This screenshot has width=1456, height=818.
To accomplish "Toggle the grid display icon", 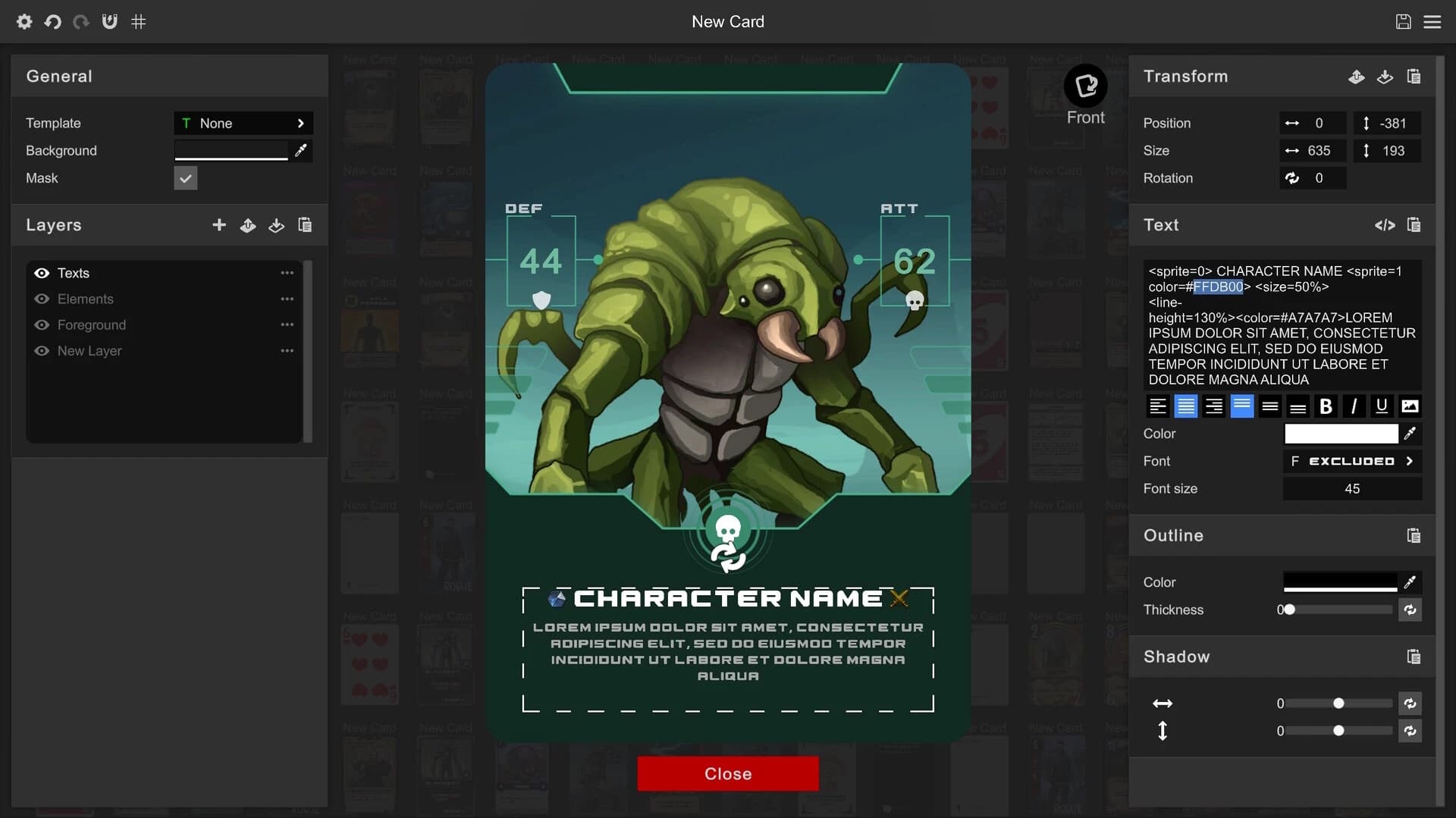I will pos(138,21).
